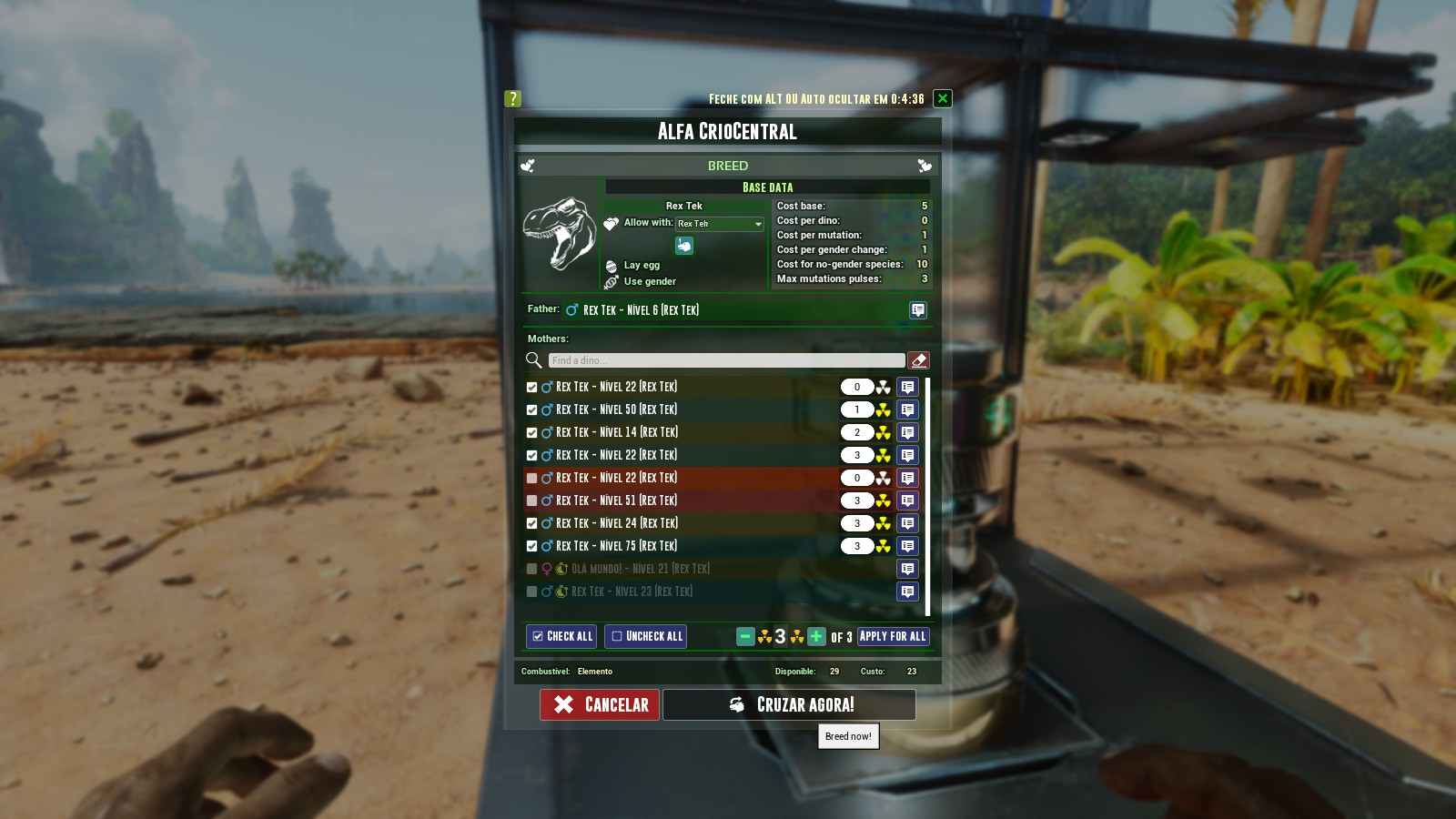1456x819 pixels.
Task: Apply the mutation count for all
Action: (x=893, y=636)
